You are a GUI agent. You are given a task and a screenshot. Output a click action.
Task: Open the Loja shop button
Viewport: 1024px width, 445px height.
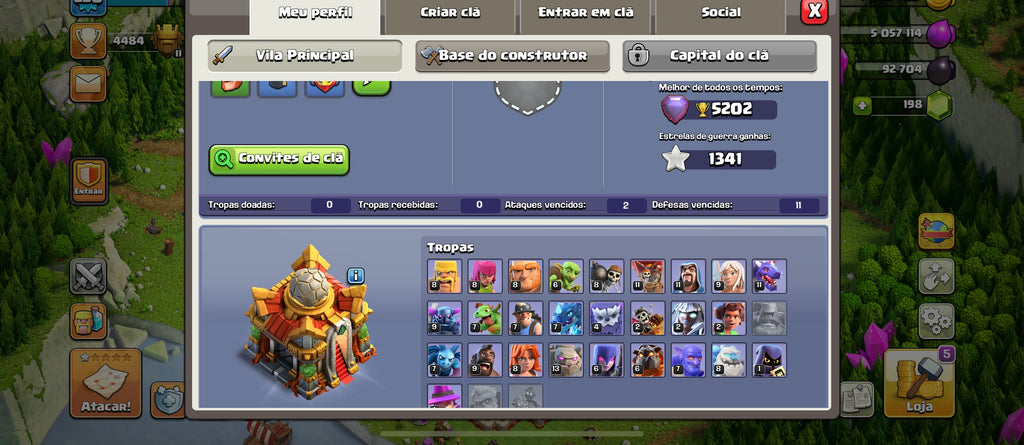[918, 383]
